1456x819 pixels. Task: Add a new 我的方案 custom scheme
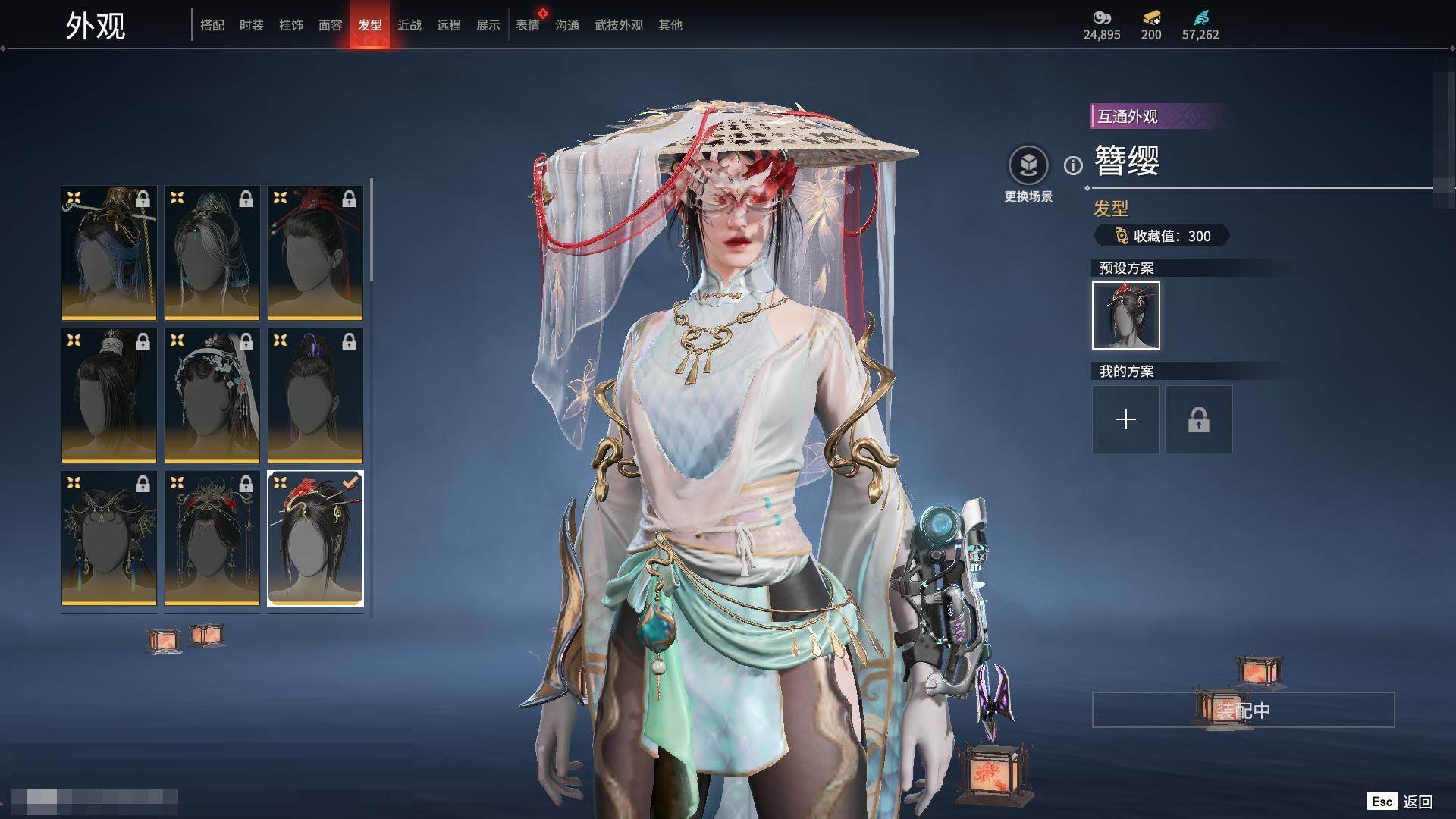(x=1126, y=419)
